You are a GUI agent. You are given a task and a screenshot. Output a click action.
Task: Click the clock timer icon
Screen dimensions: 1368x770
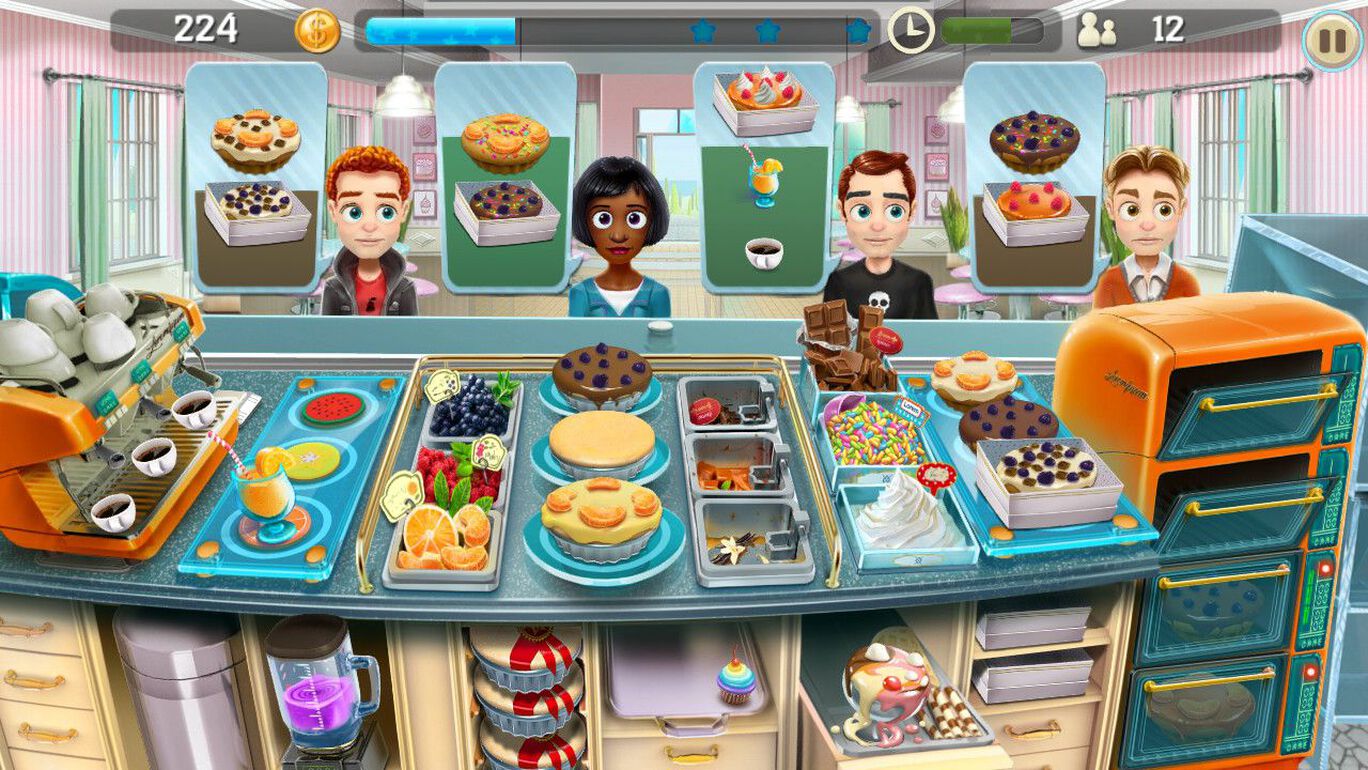click(x=910, y=31)
